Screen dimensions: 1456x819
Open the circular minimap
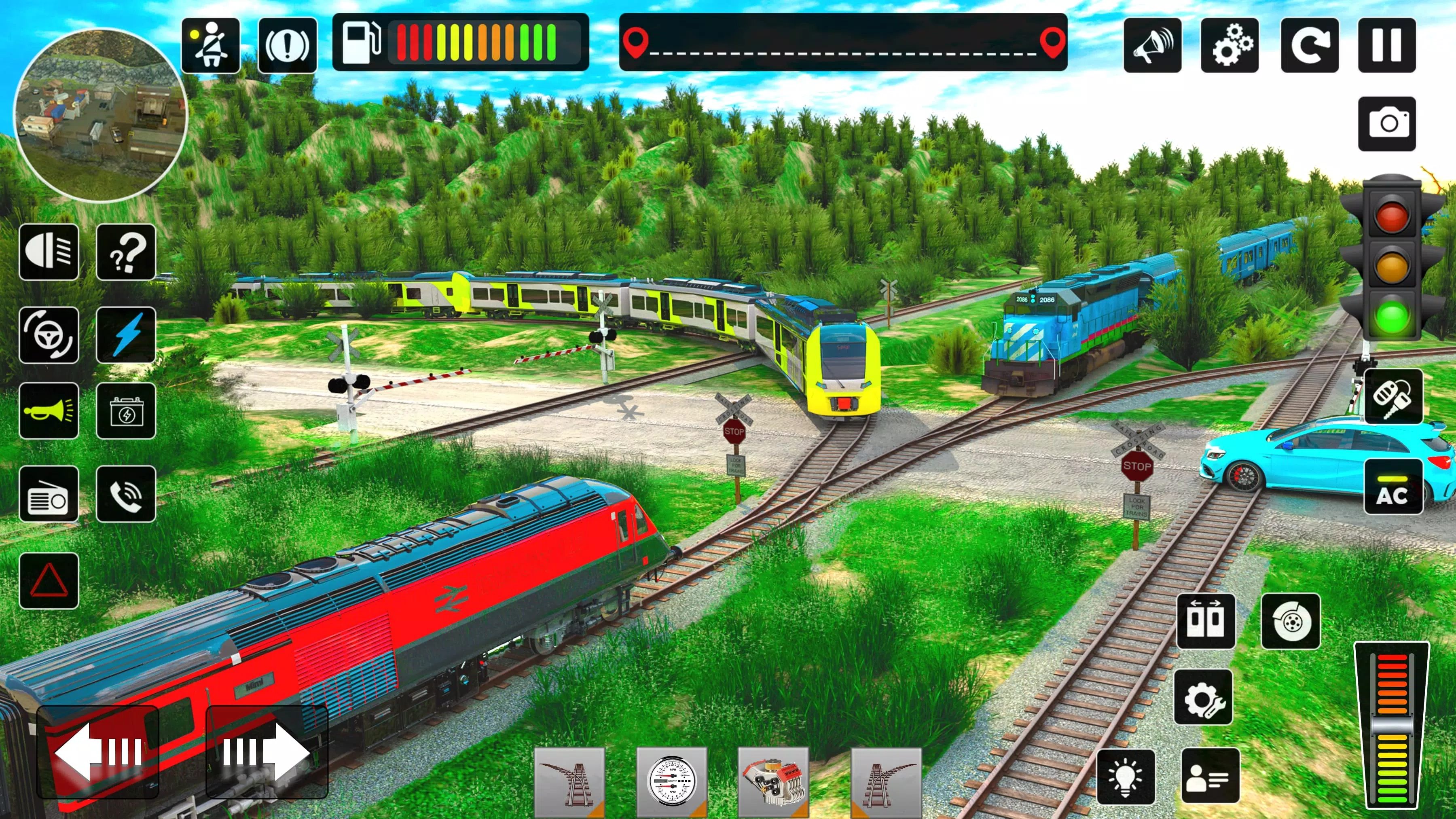click(101, 116)
